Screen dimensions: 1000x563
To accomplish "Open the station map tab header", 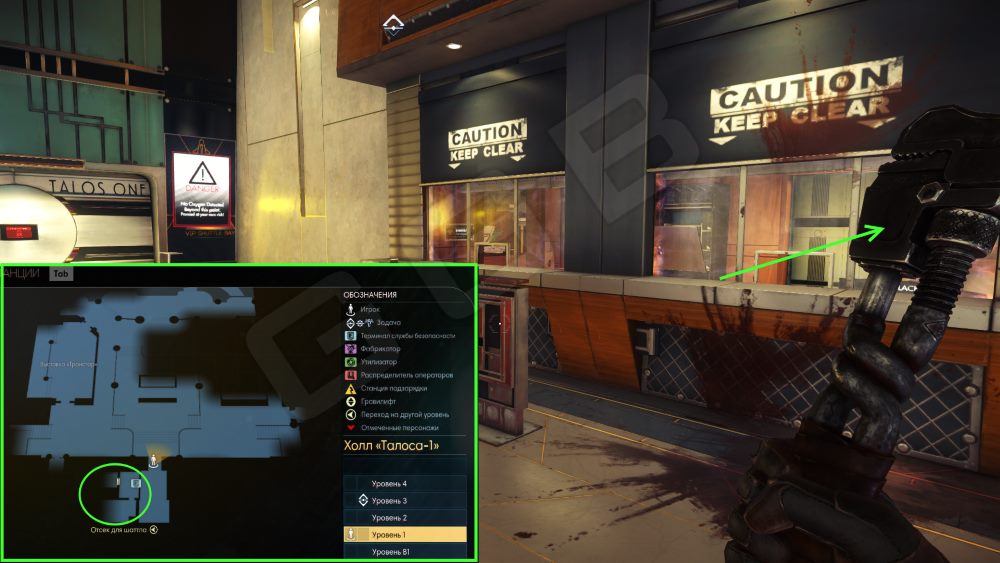I will [x=28, y=272].
